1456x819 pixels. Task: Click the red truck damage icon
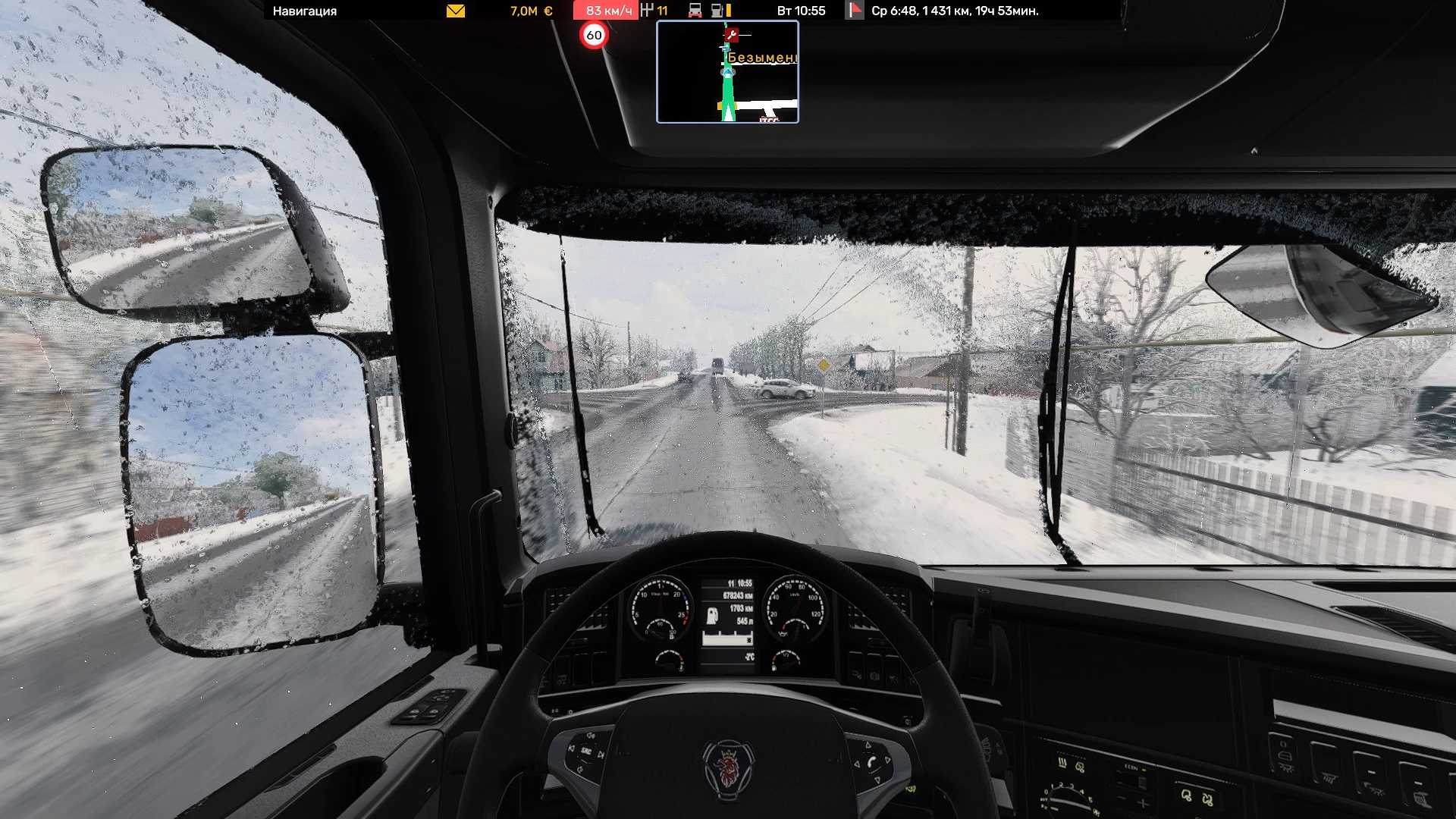695,11
